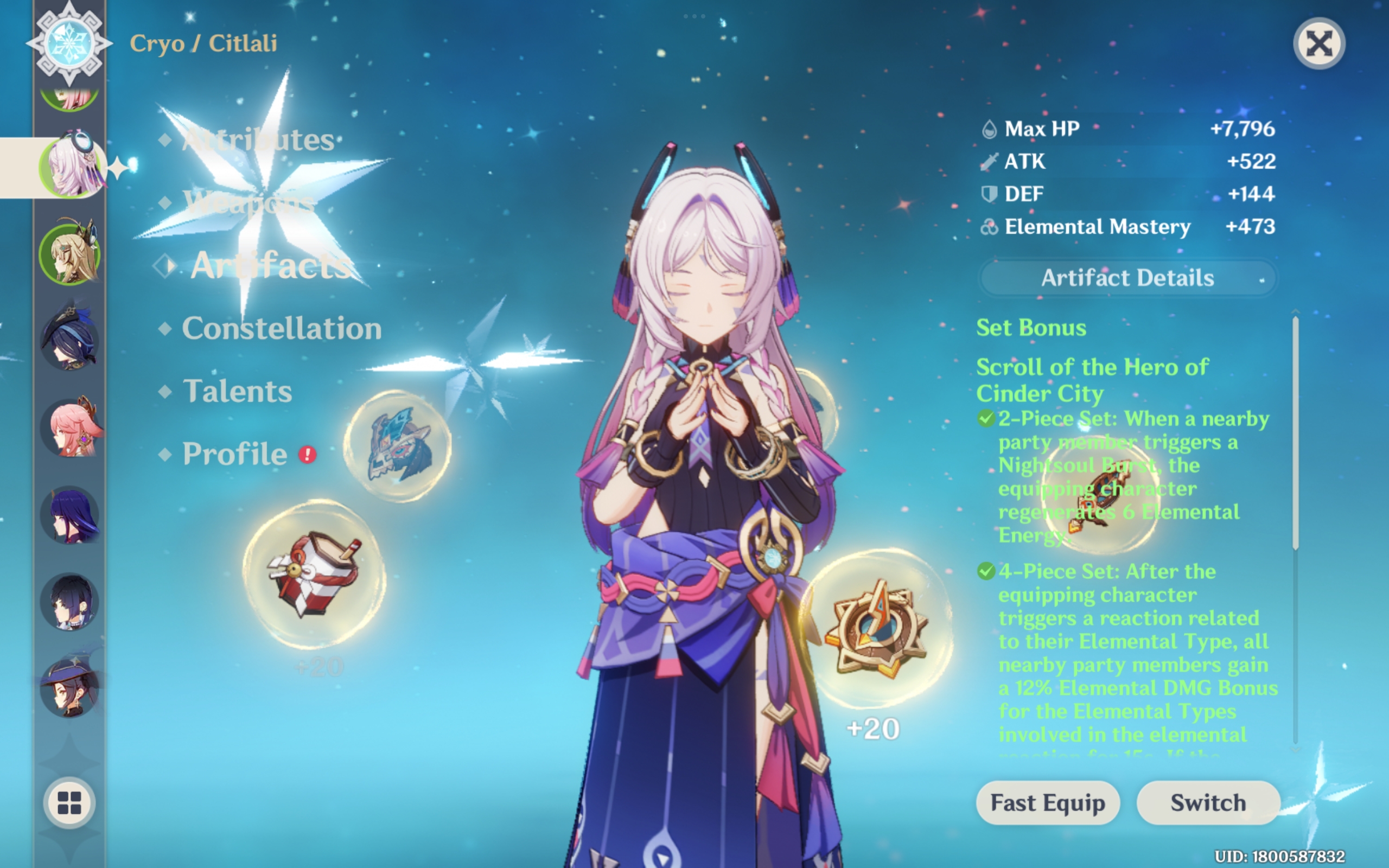The height and width of the screenshot is (868, 1389).
Task: Open the party setup grid icon
Action: [x=69, y=803]
